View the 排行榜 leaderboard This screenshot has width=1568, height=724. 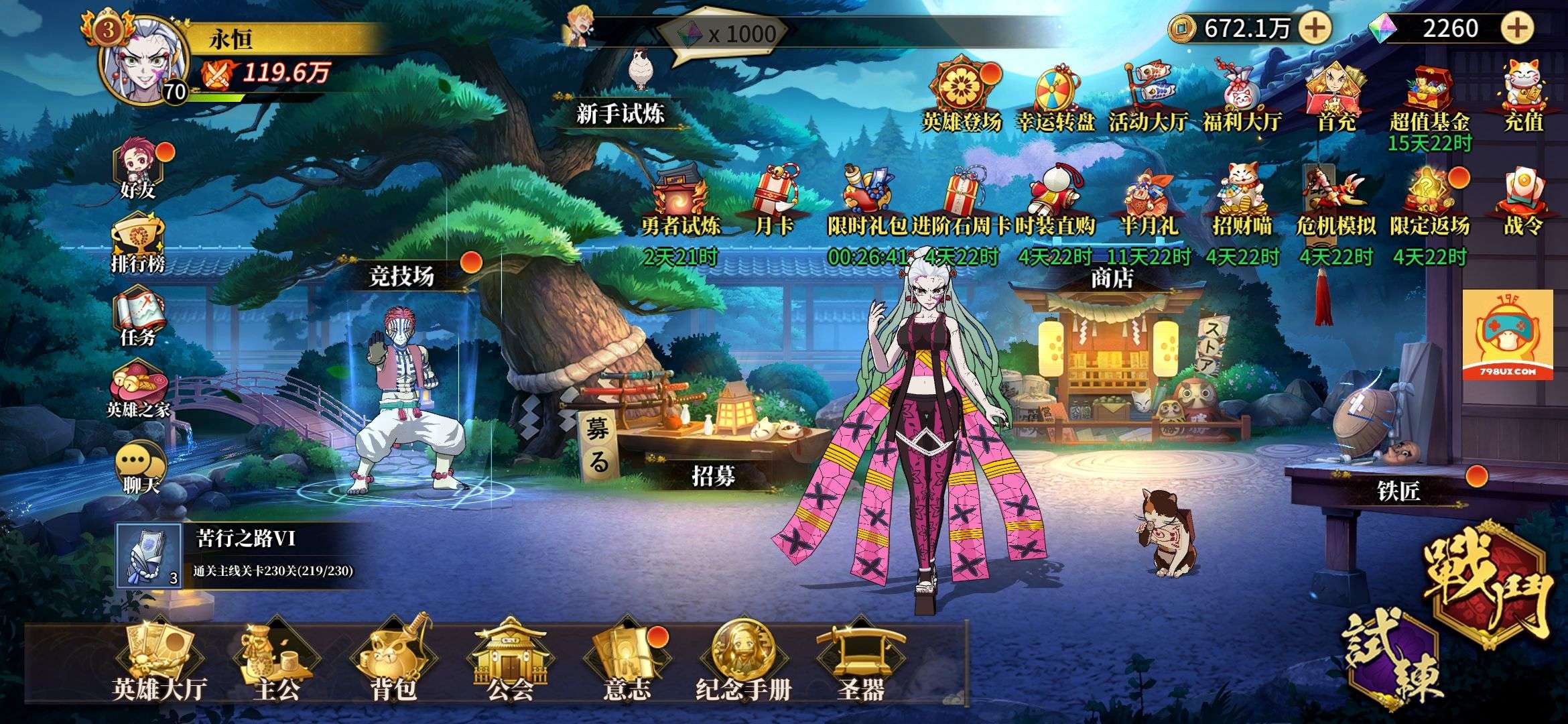(138, 243)
